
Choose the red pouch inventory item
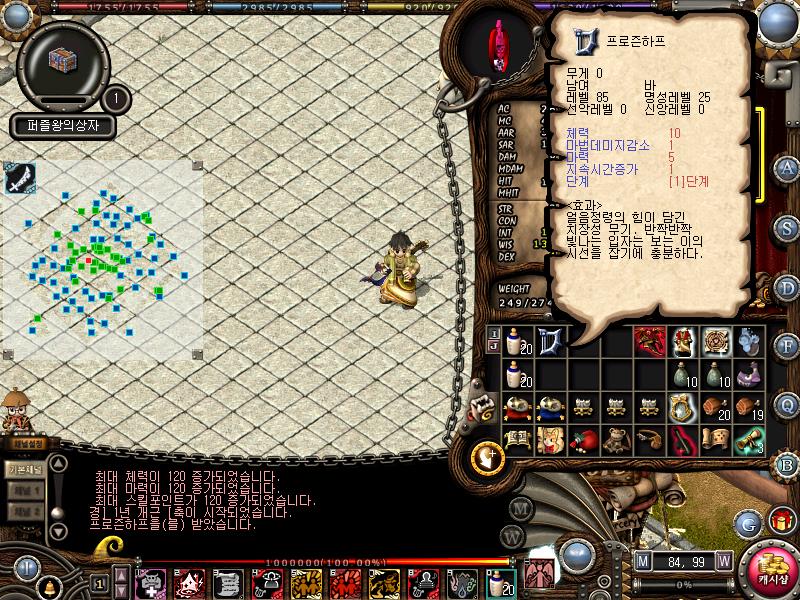tap(583, 439)
